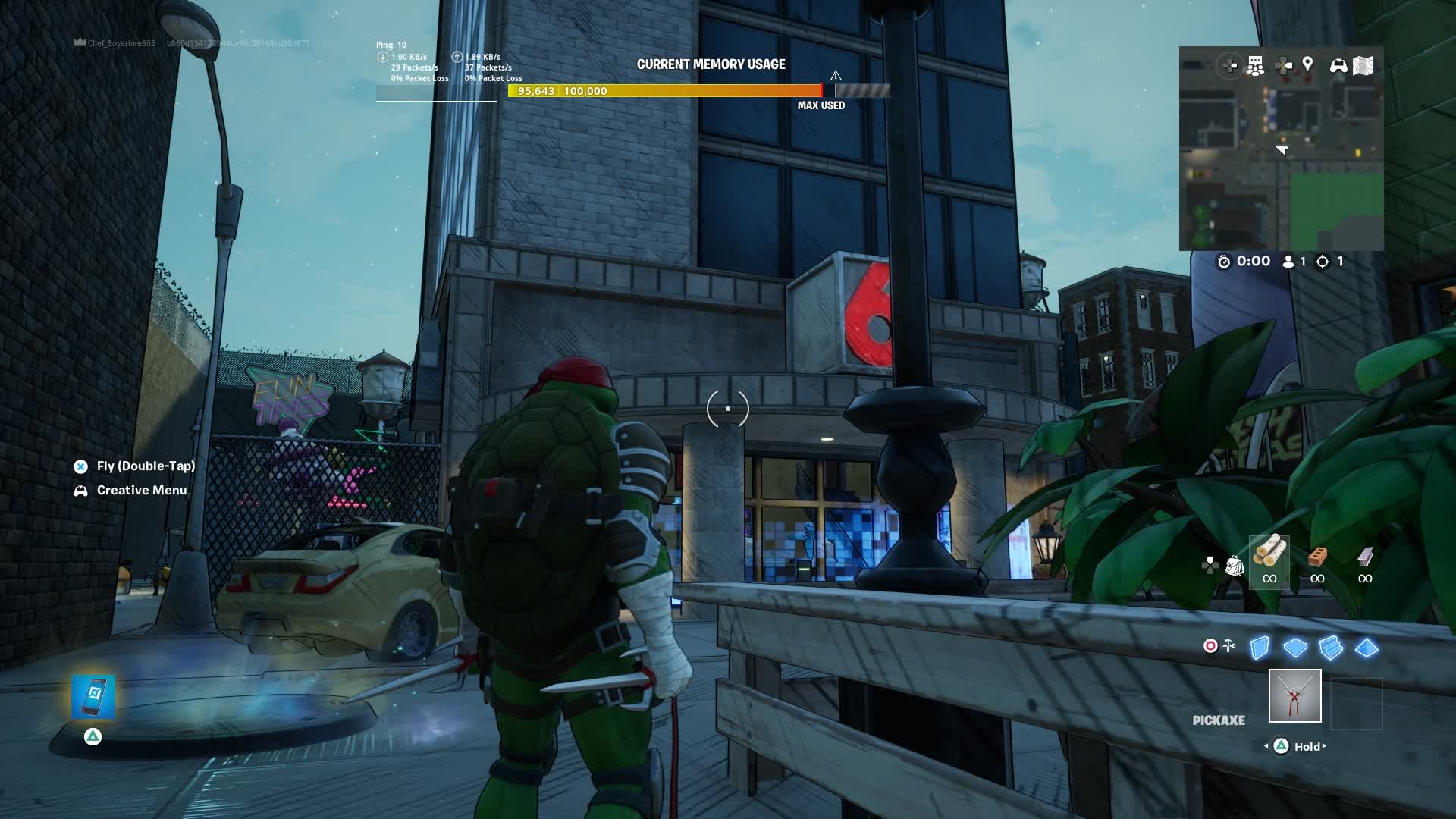Toggle build mode hammer and wrench icon

point(1229,645)
